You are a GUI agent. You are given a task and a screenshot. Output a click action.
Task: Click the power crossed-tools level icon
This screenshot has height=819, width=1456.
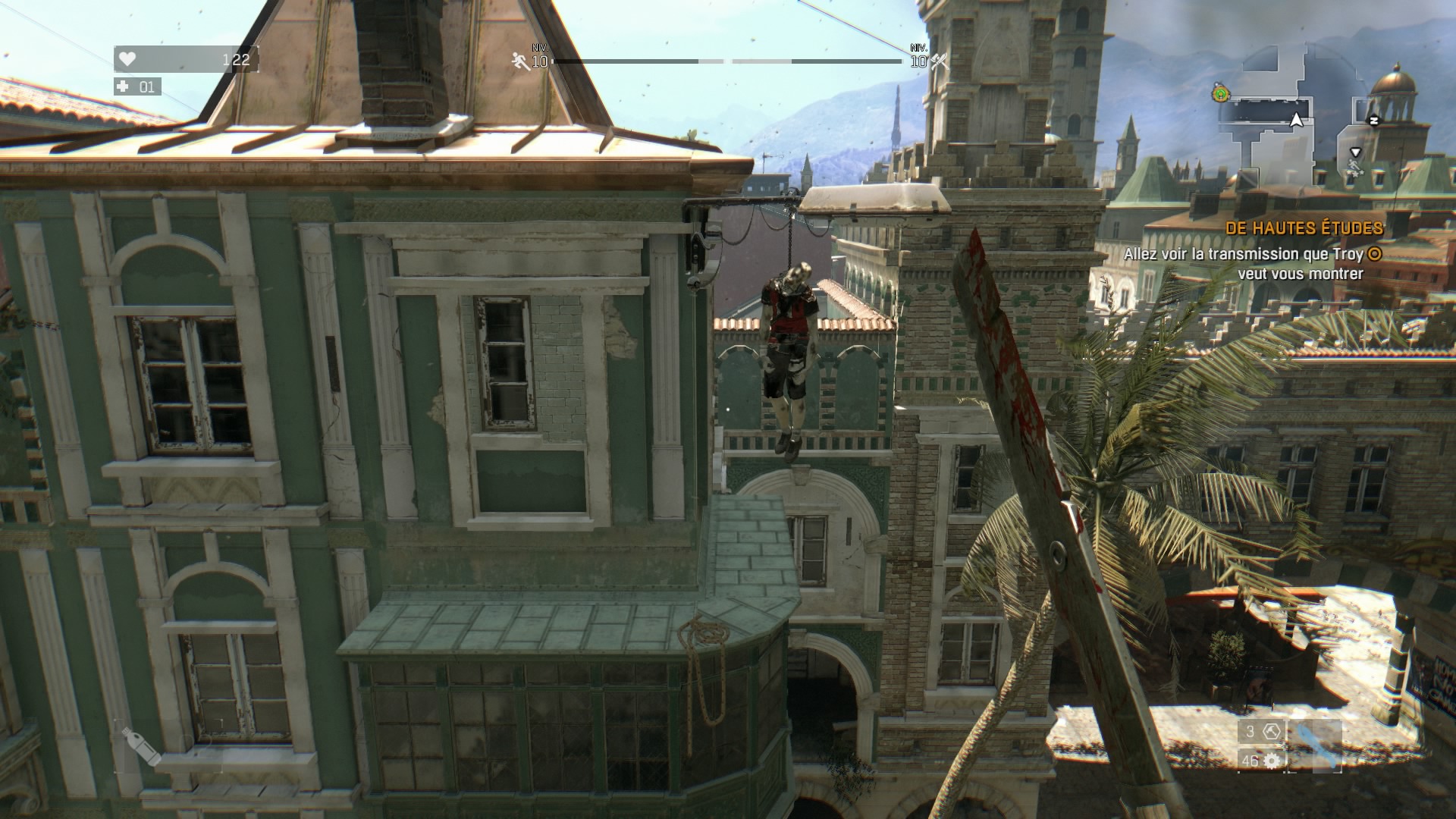(x=939, y=61)
